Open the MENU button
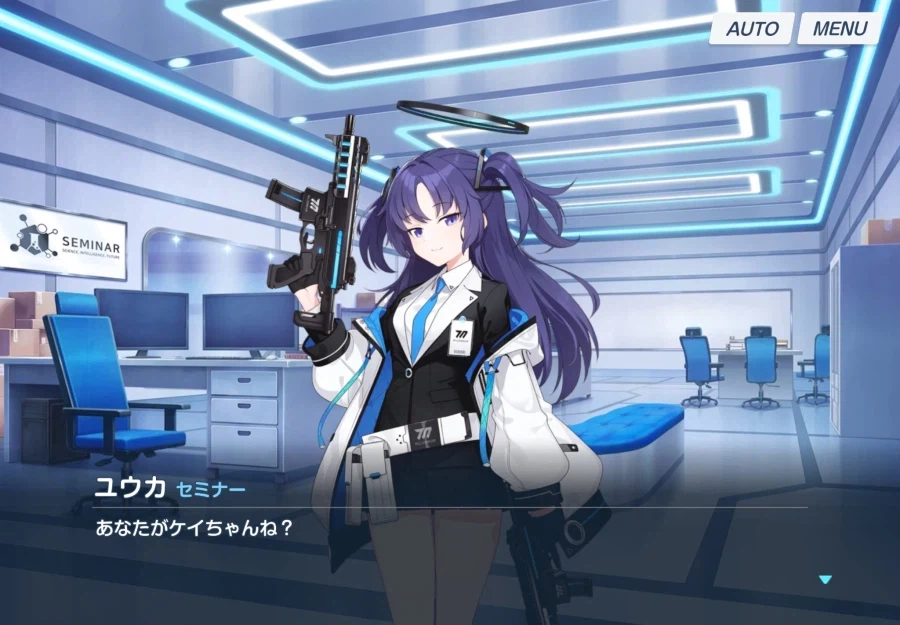 tap(839, 29)
